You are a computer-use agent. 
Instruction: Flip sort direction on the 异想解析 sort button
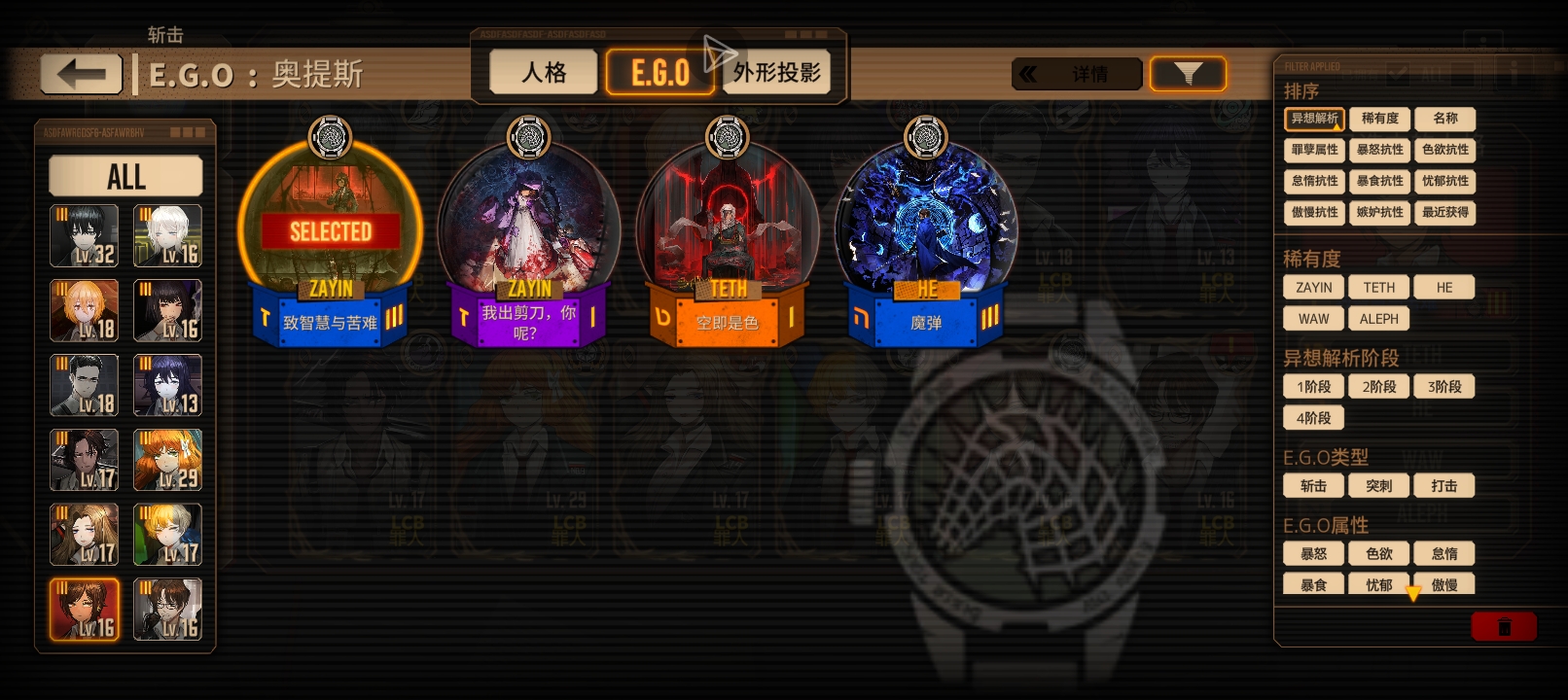(x=1312, y=119)
